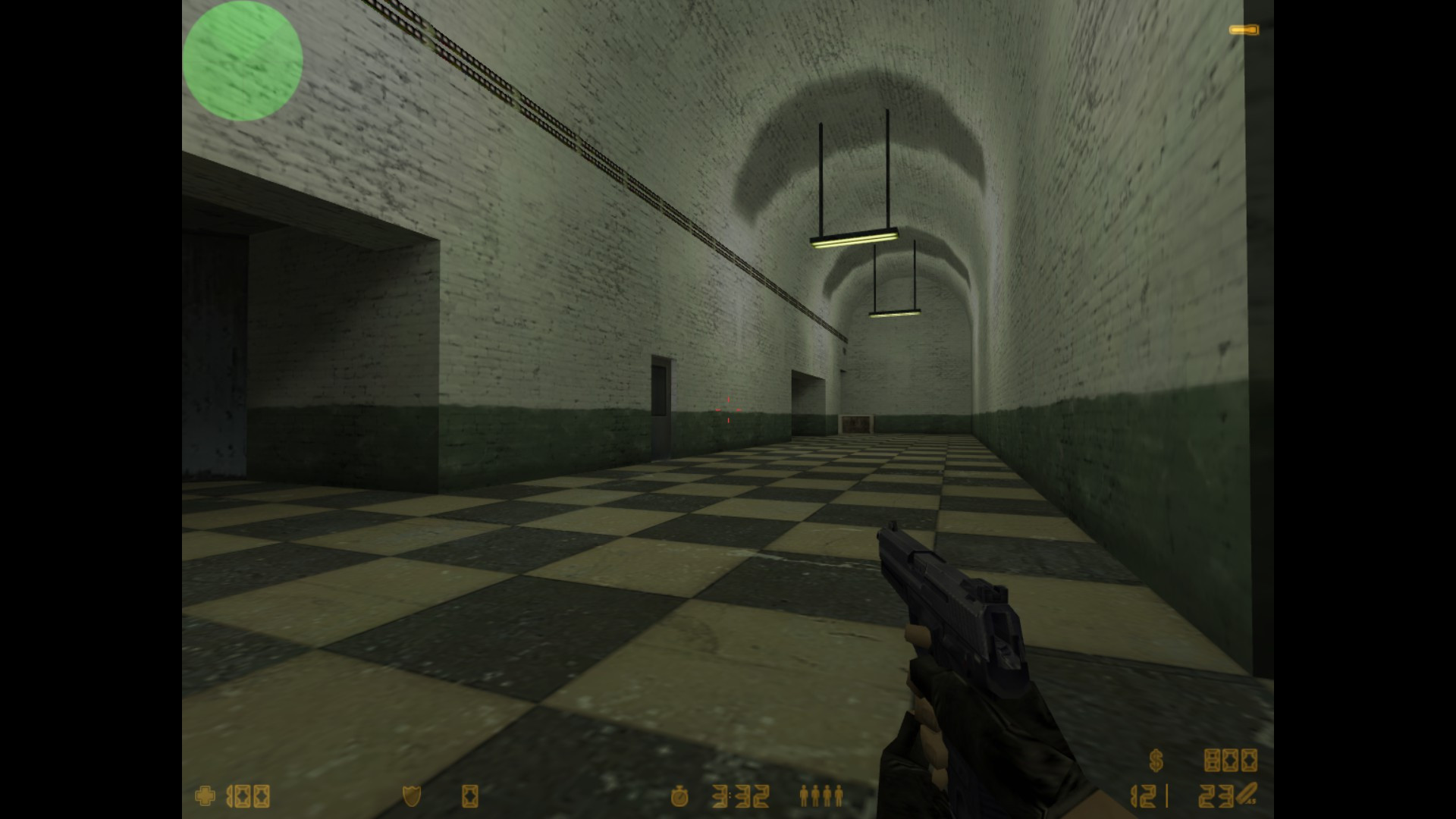The width and height of the screenshot is (1456, 819).
Task: Click the health value reading 100
Action: [248, 798]
